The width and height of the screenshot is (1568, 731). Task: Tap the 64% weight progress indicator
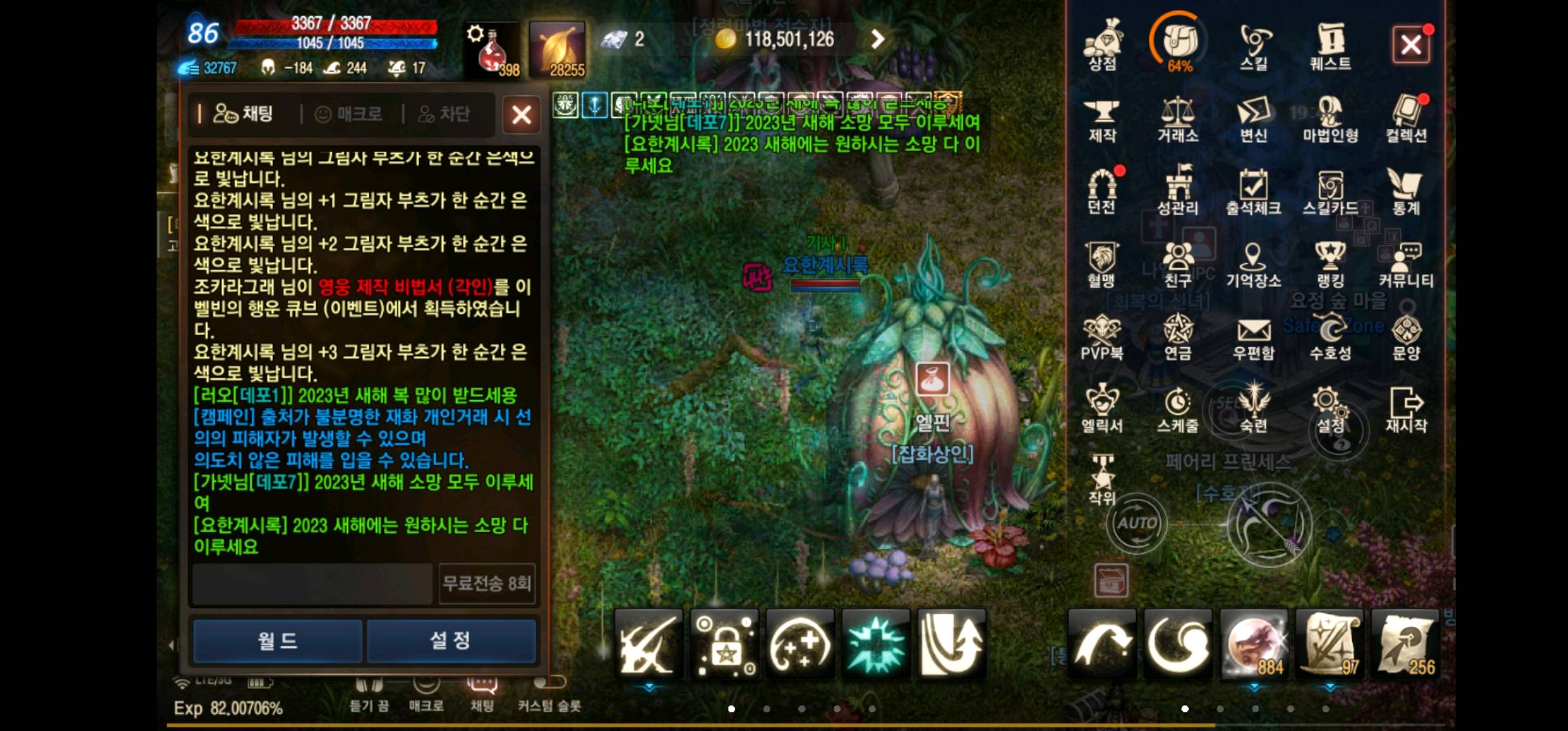1179,42
